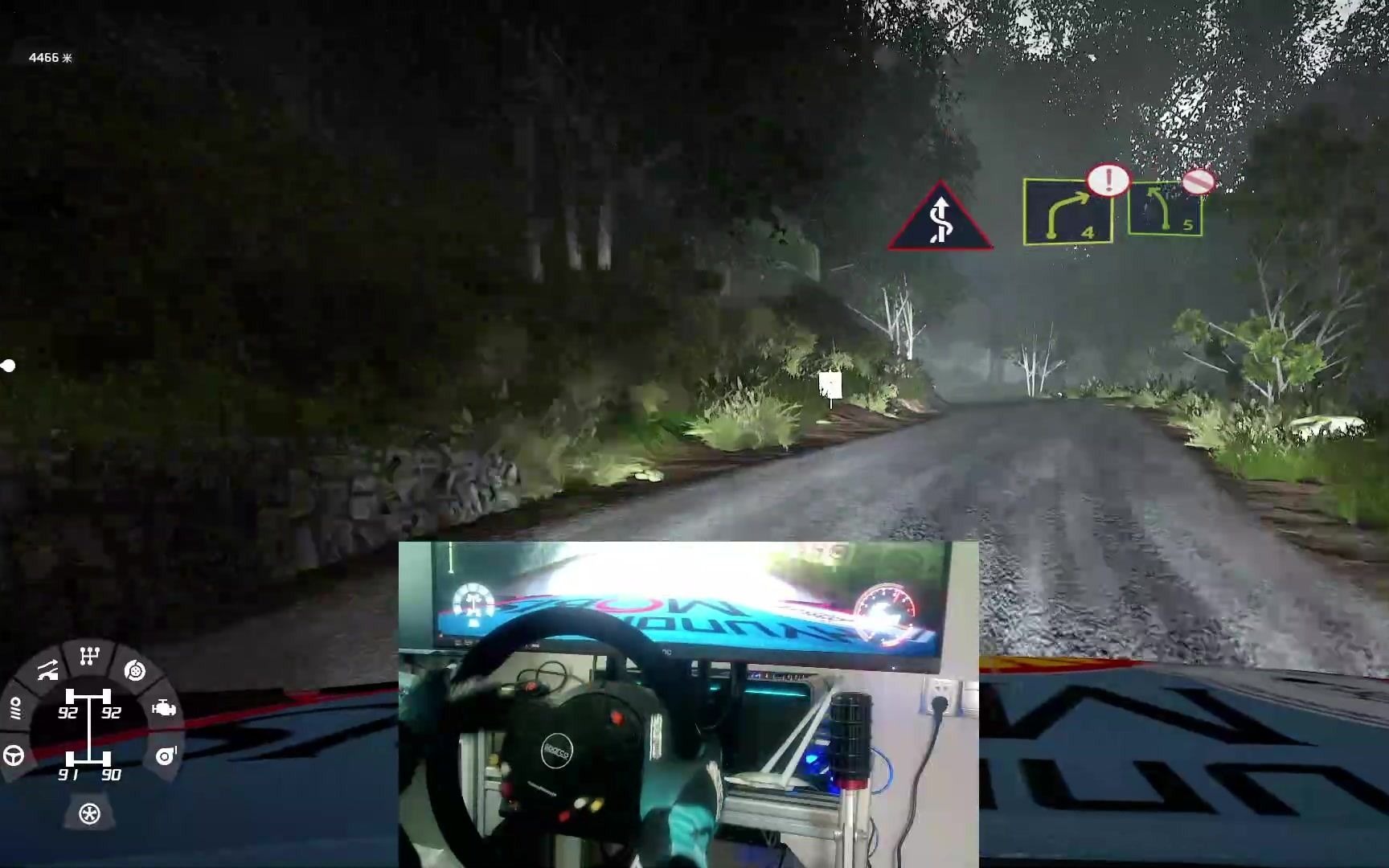Select the engine damage icon on the HUD
Screen dimensions: 1389x868
click(165, 709)
